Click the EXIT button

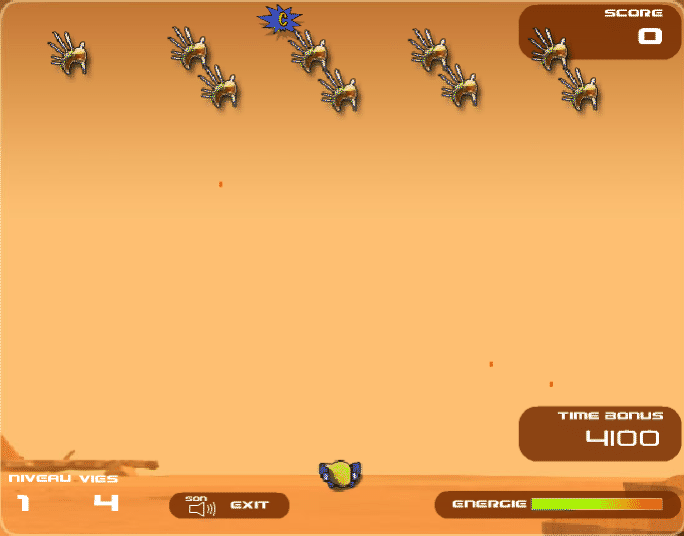tap(250, 505)
